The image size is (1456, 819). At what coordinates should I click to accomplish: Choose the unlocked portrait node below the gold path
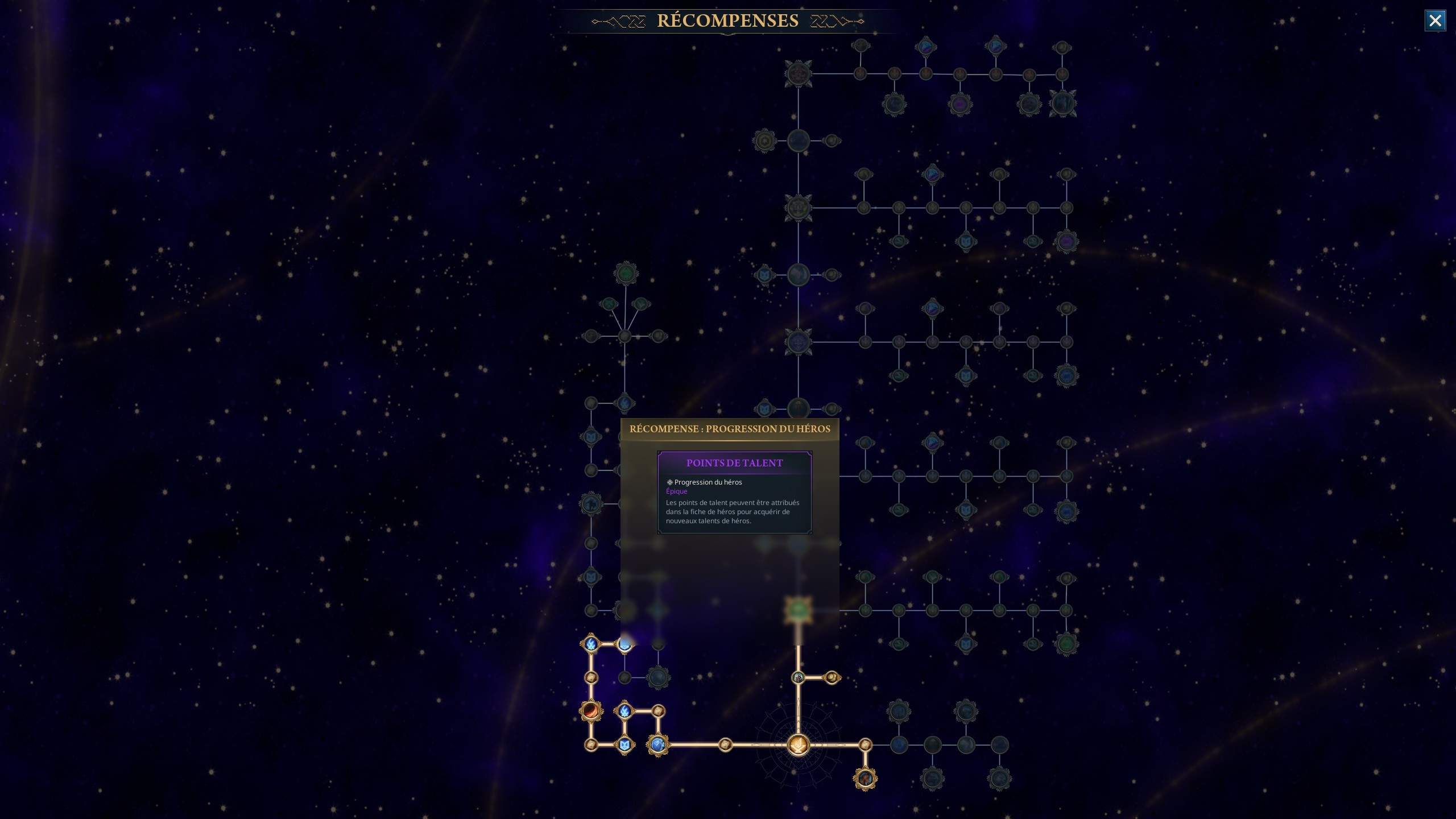point(865,778)
